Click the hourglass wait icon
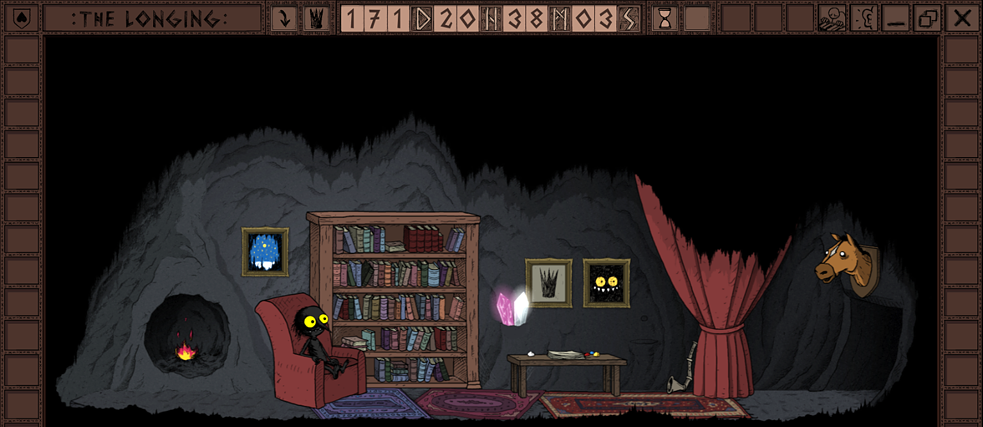The width and height of the screenshot is (983, 427). pyautogui.click(x=664, y=18)
